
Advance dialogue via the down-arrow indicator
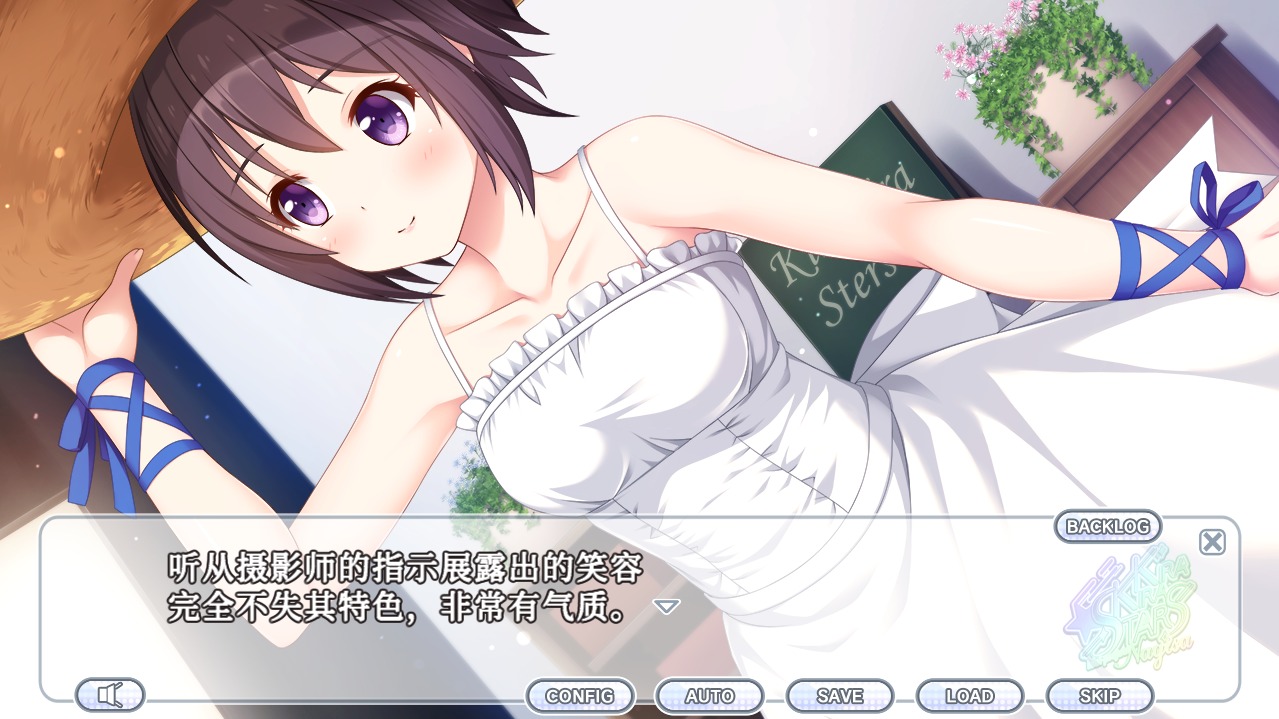pos(666,606)
